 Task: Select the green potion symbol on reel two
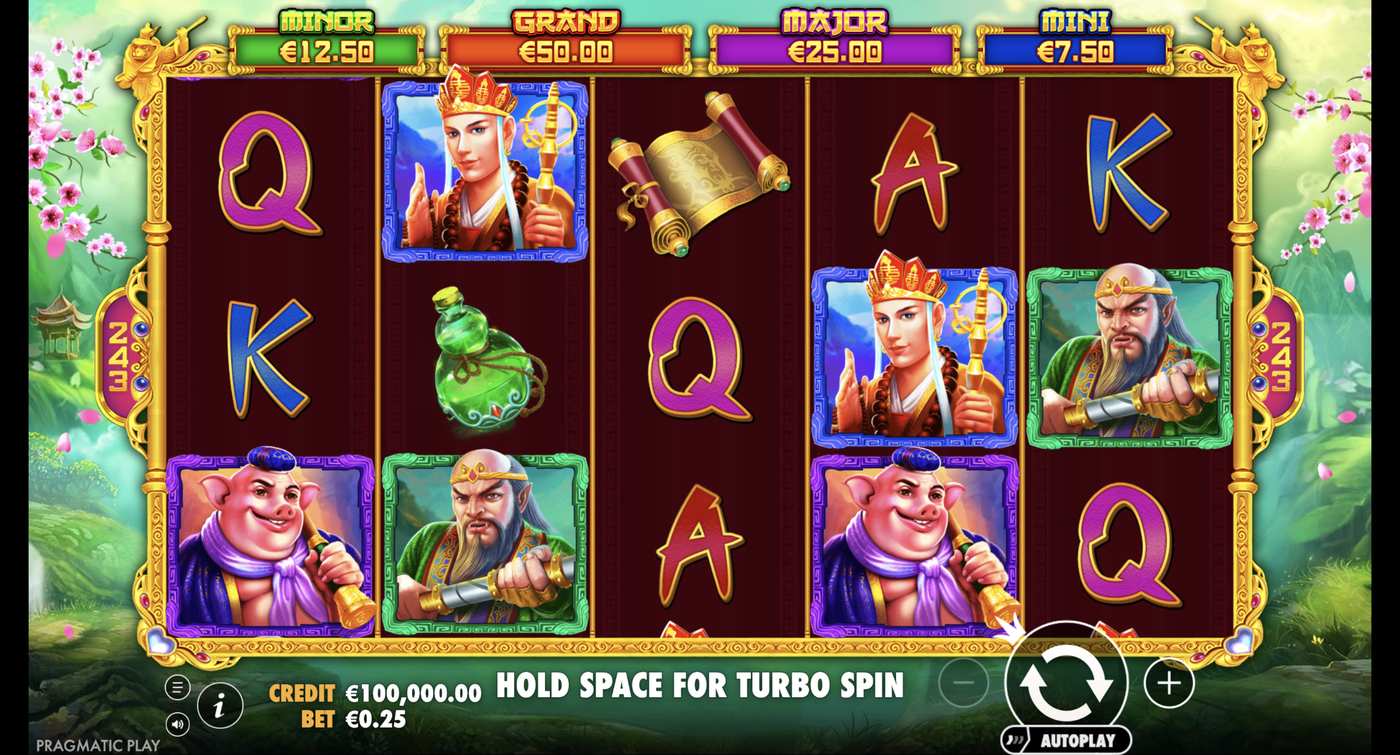click(481, 360)
